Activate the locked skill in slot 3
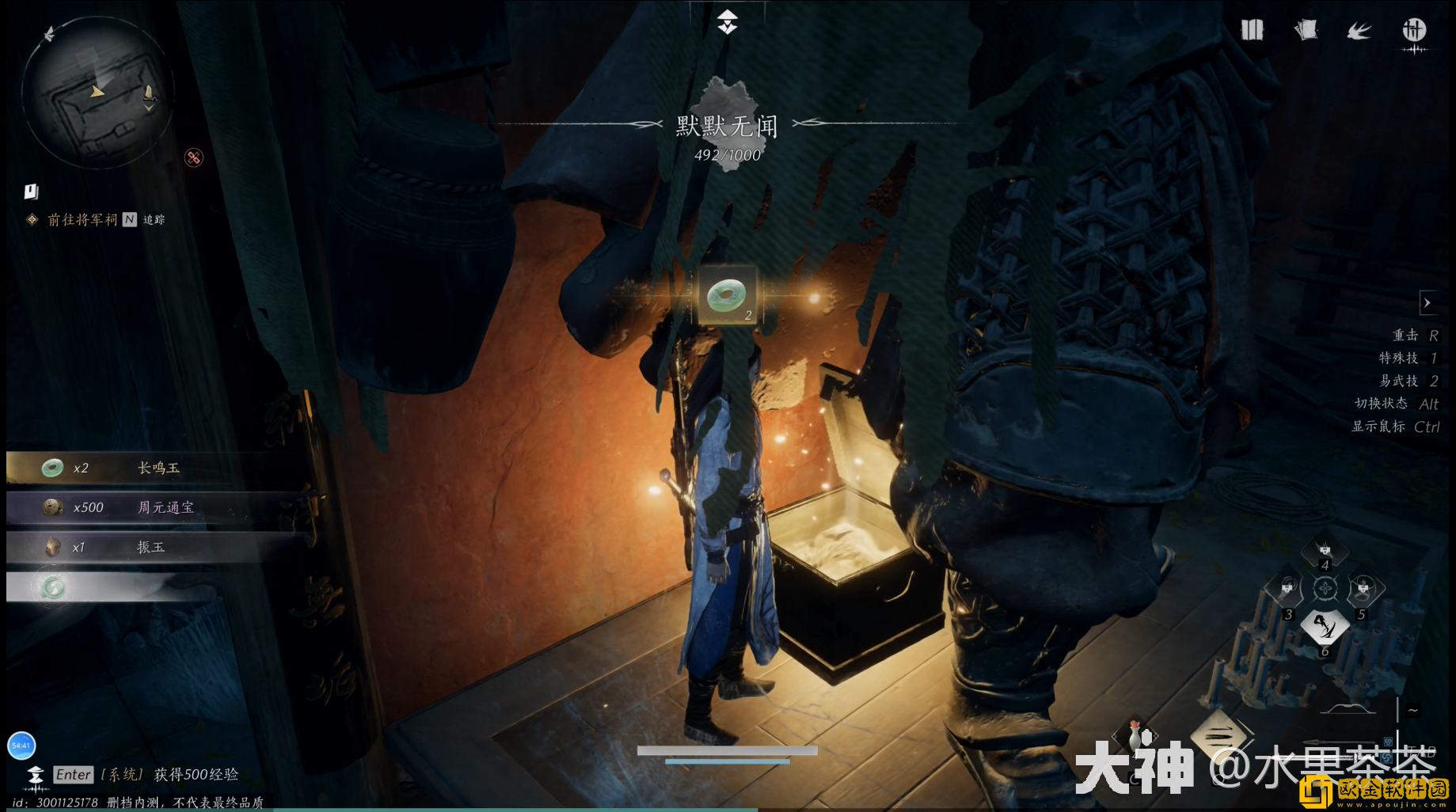This screenshot has width=1456, height=812. pyautogui.click(x=1287, y=589)
